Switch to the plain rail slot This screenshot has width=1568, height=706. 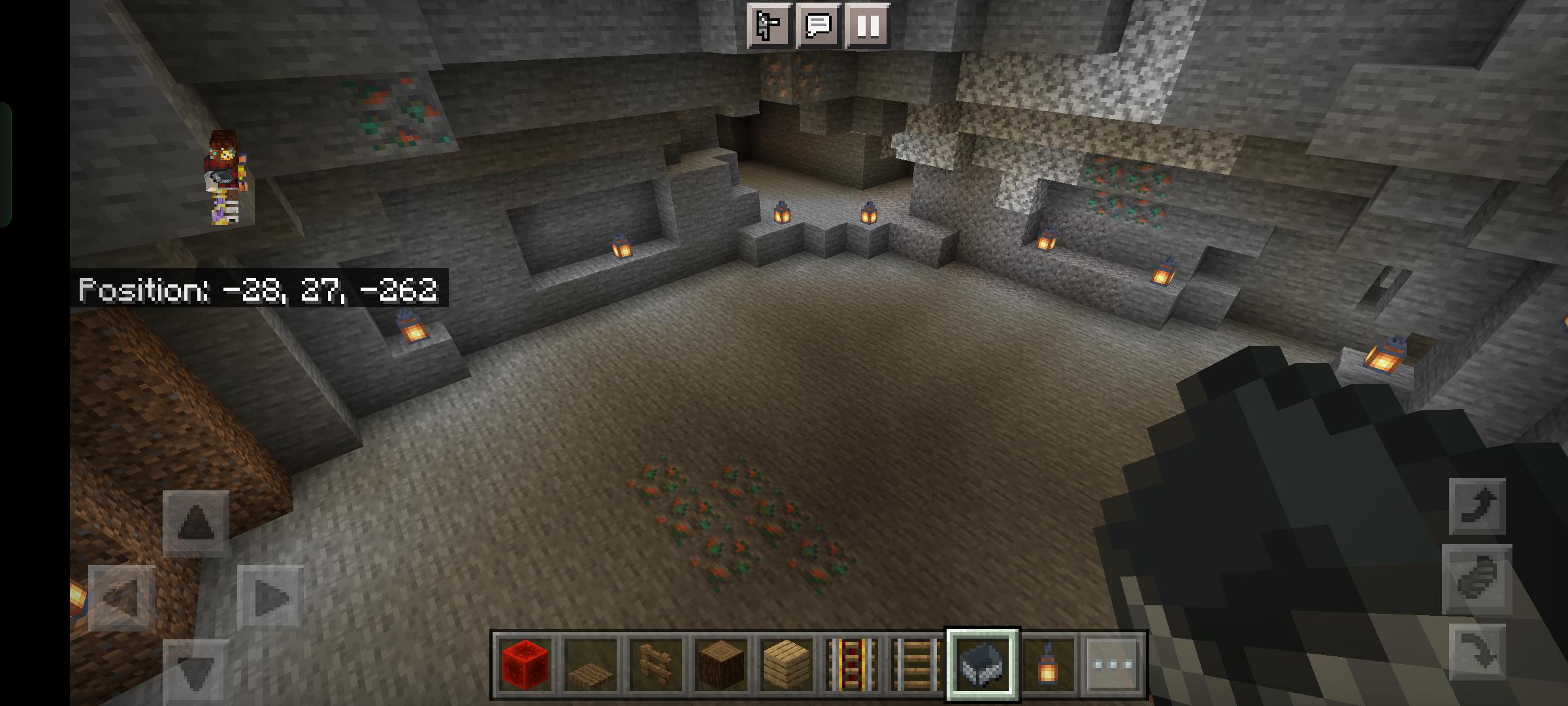click(917, 665)
